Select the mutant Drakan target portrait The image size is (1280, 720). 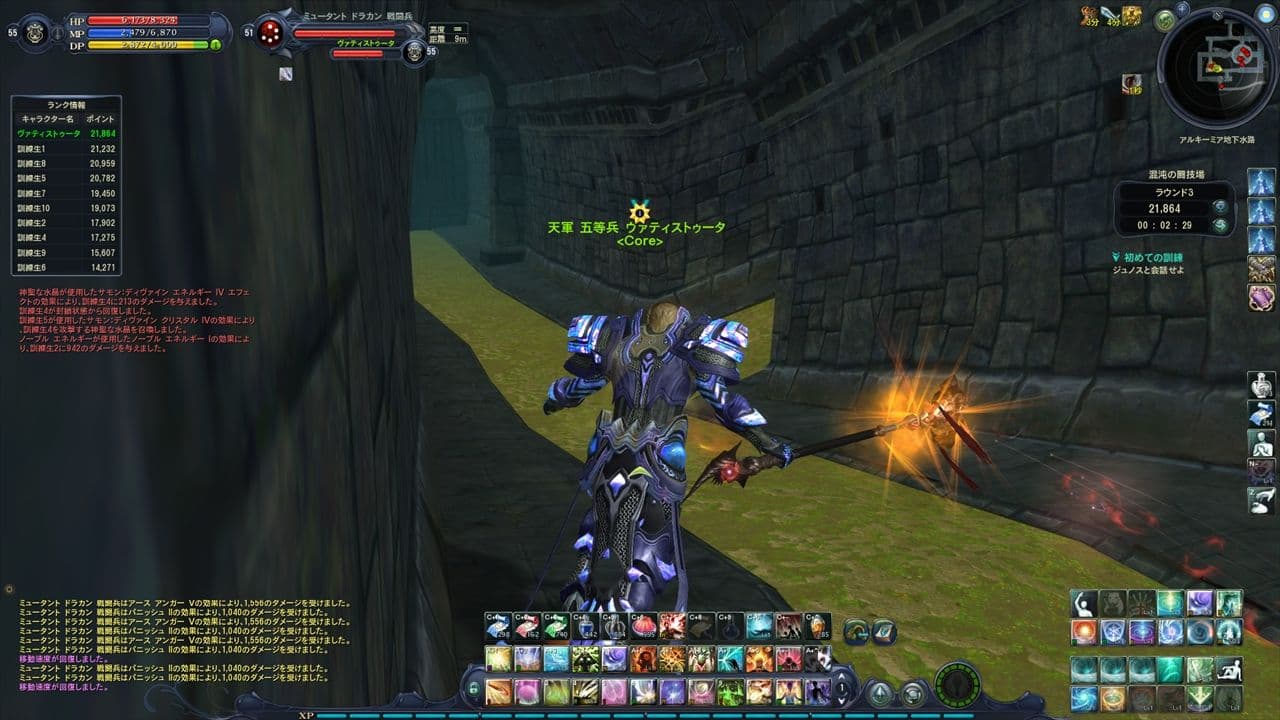pyautogui.click(x=268, y=34)
